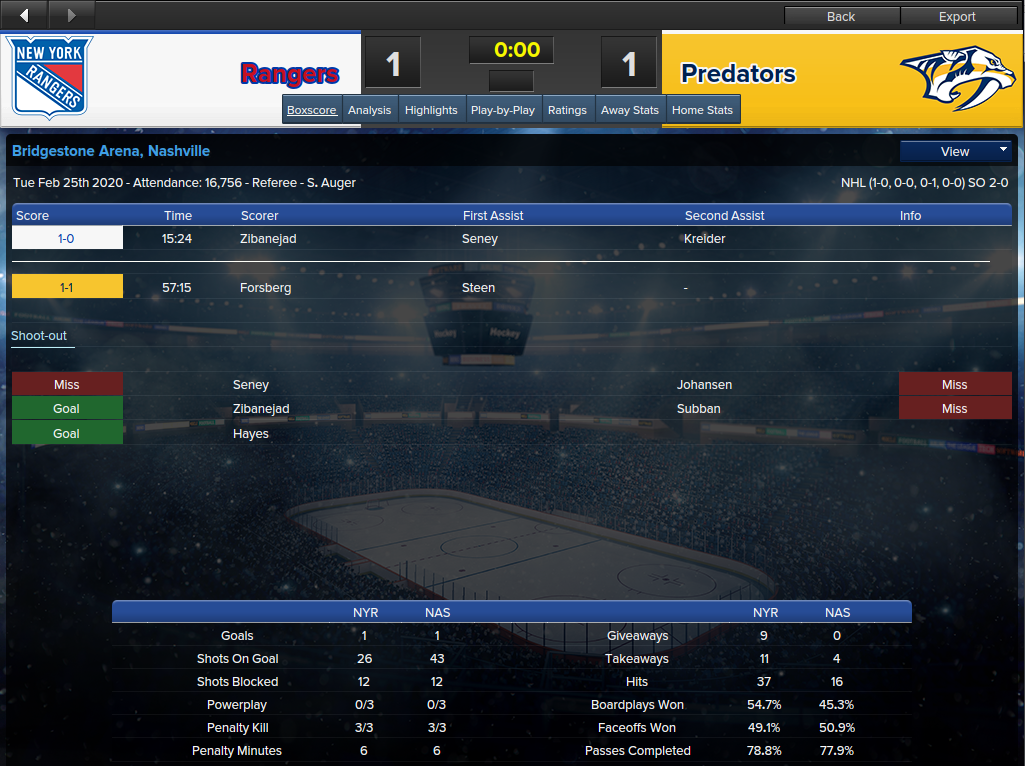View the Away Stats tab
1025x766 pixels.
point(630,110)
